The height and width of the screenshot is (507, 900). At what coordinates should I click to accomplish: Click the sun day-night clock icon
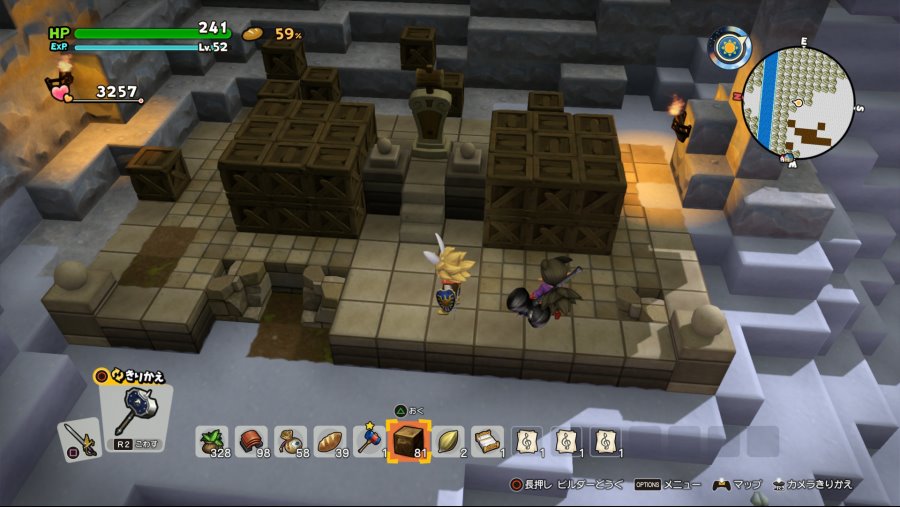(x=730, y=47)
